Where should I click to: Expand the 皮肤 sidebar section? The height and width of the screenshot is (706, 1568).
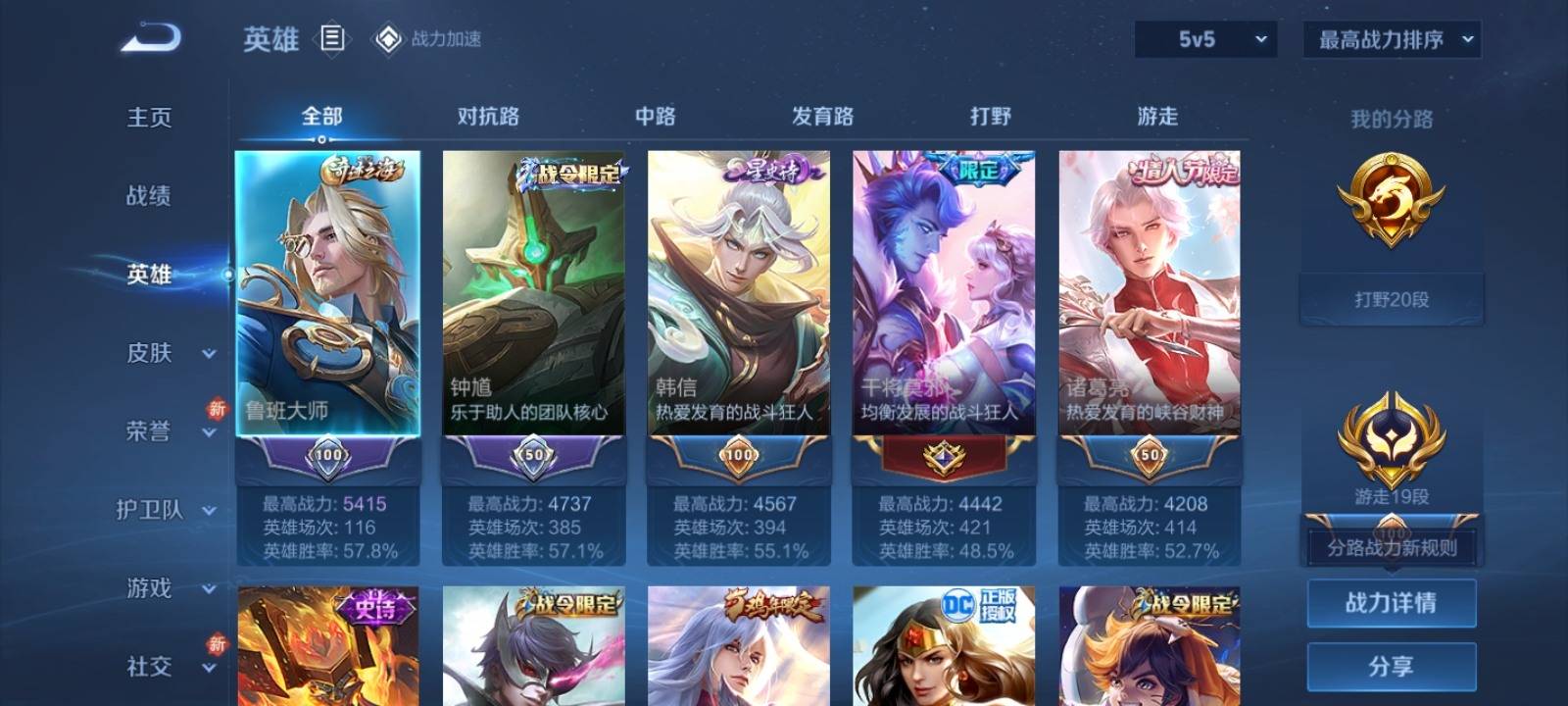pos(167,353)
